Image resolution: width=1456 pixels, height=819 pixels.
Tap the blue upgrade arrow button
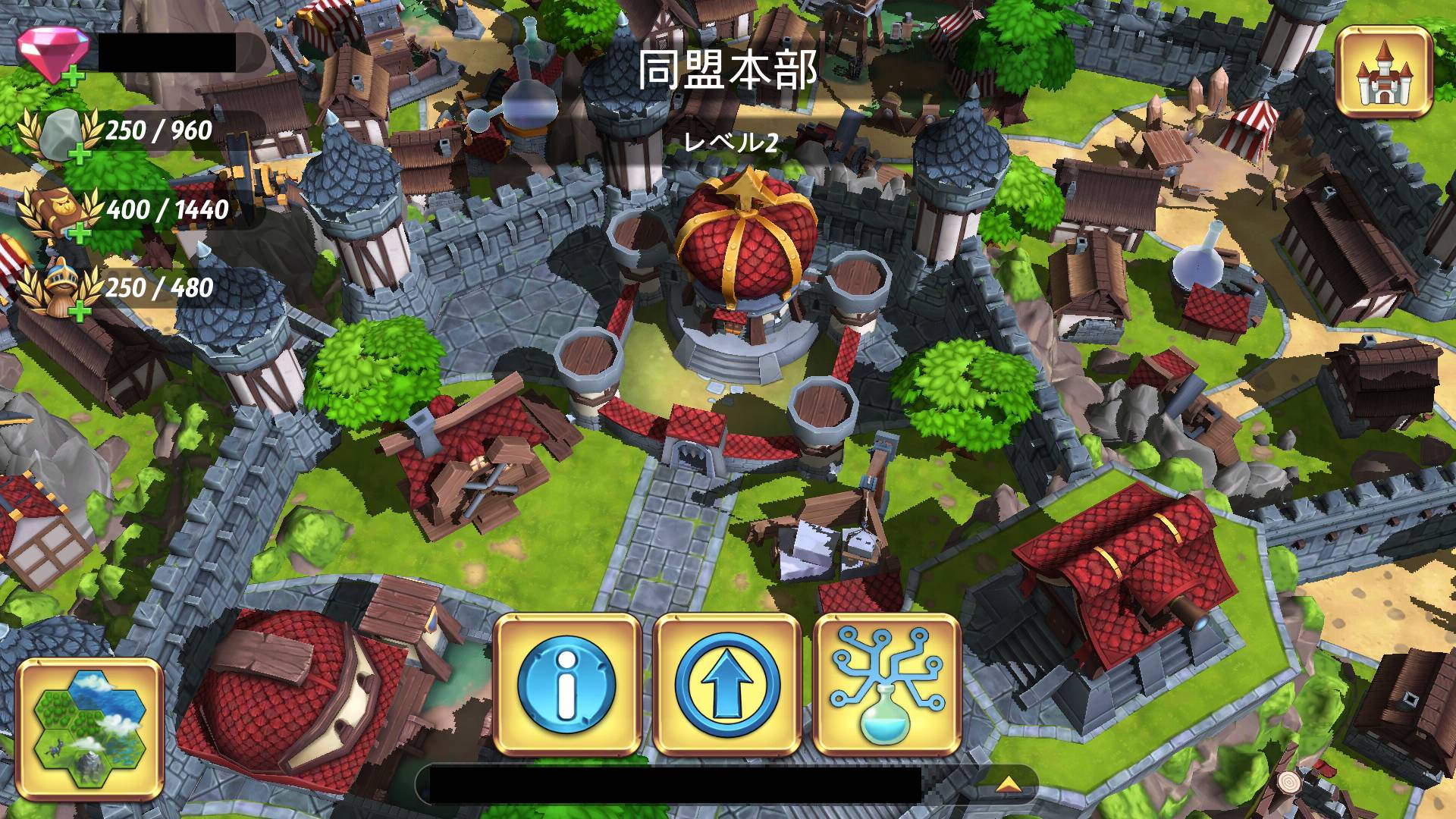726,685
